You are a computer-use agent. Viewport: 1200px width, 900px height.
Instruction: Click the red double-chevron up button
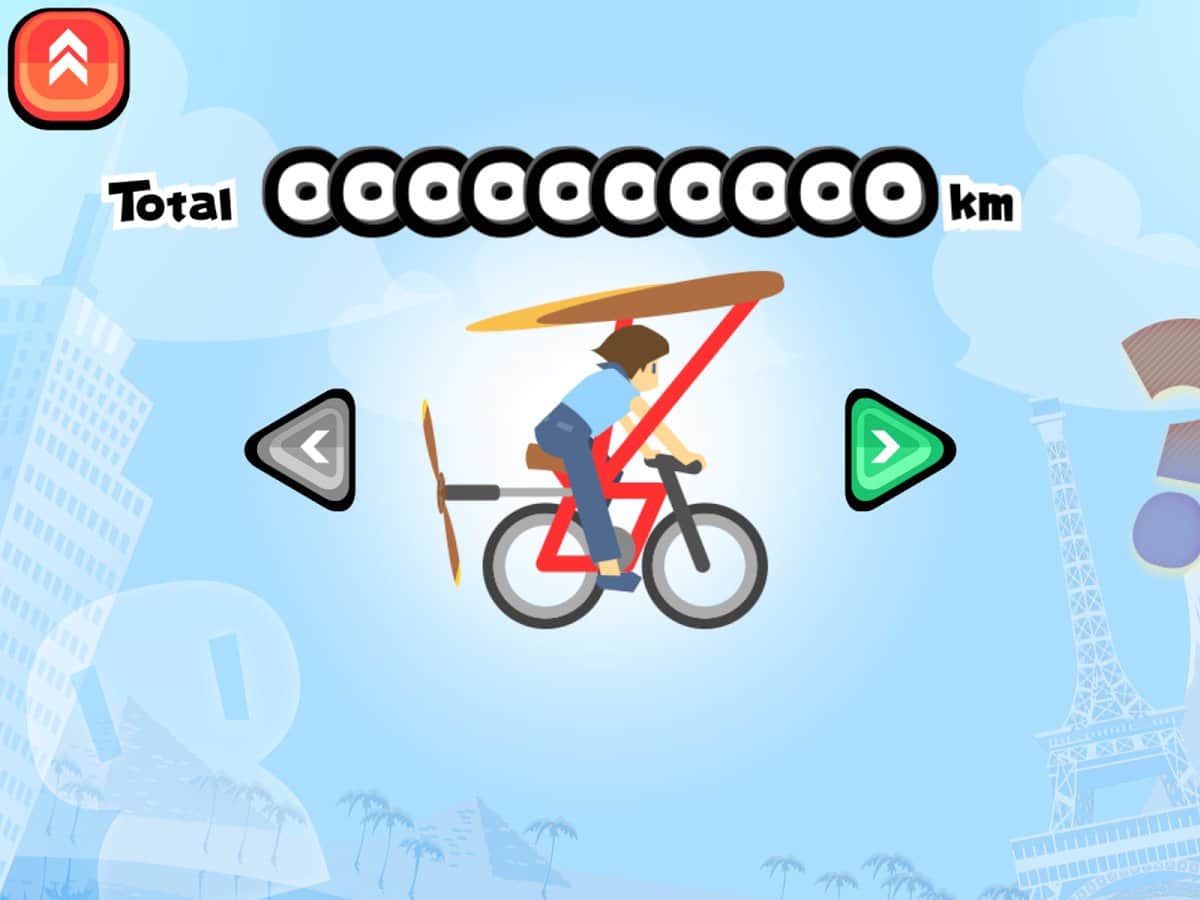click(69, 67)
